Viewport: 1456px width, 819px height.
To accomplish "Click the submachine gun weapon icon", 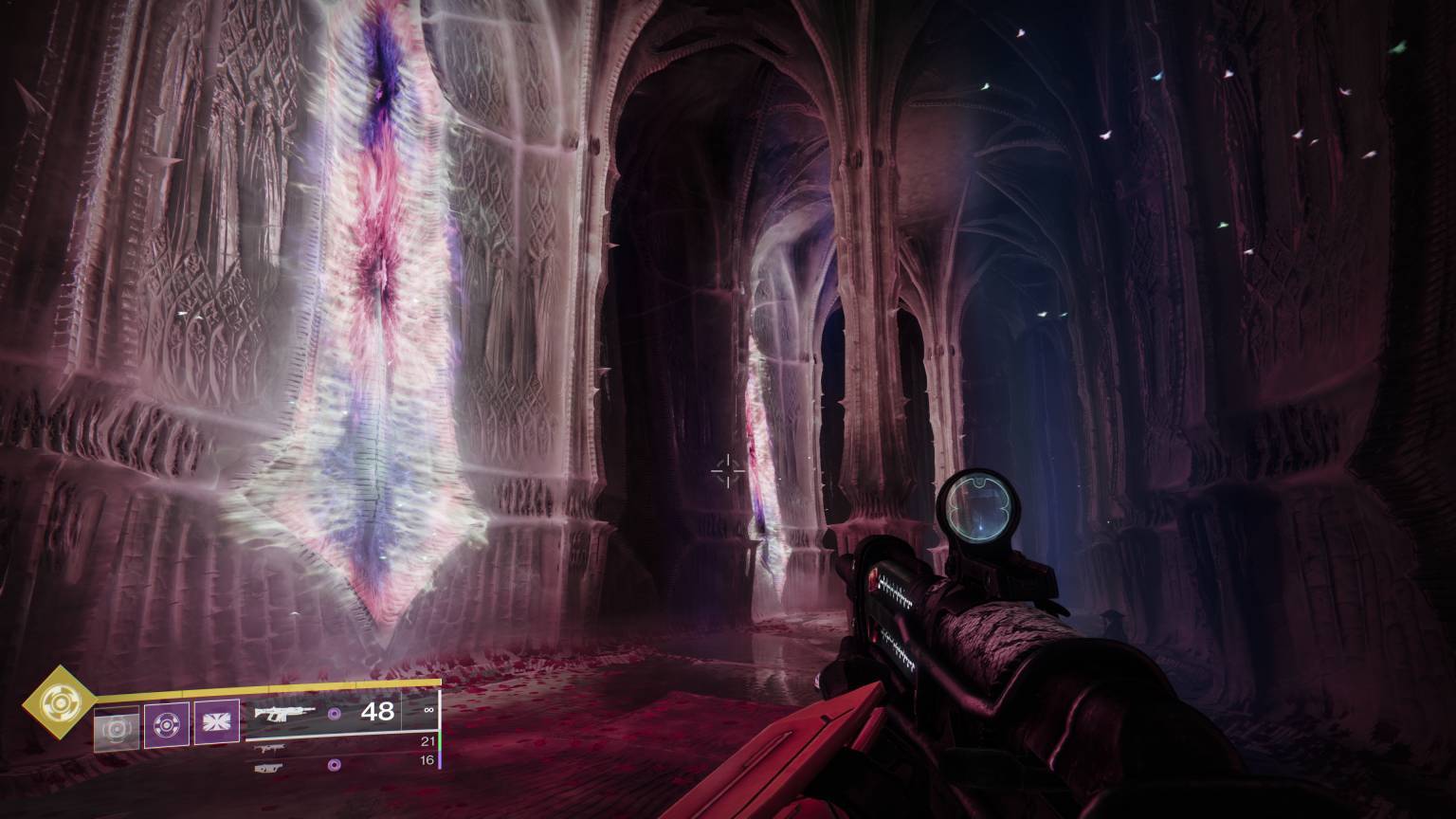I will point(271,747).
